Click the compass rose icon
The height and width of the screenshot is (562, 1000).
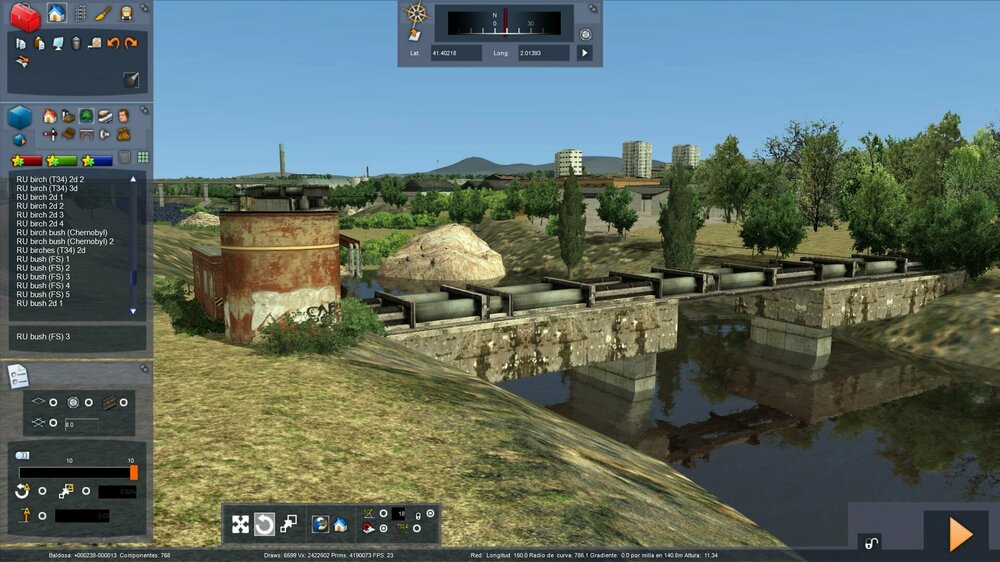pos(416,14)
